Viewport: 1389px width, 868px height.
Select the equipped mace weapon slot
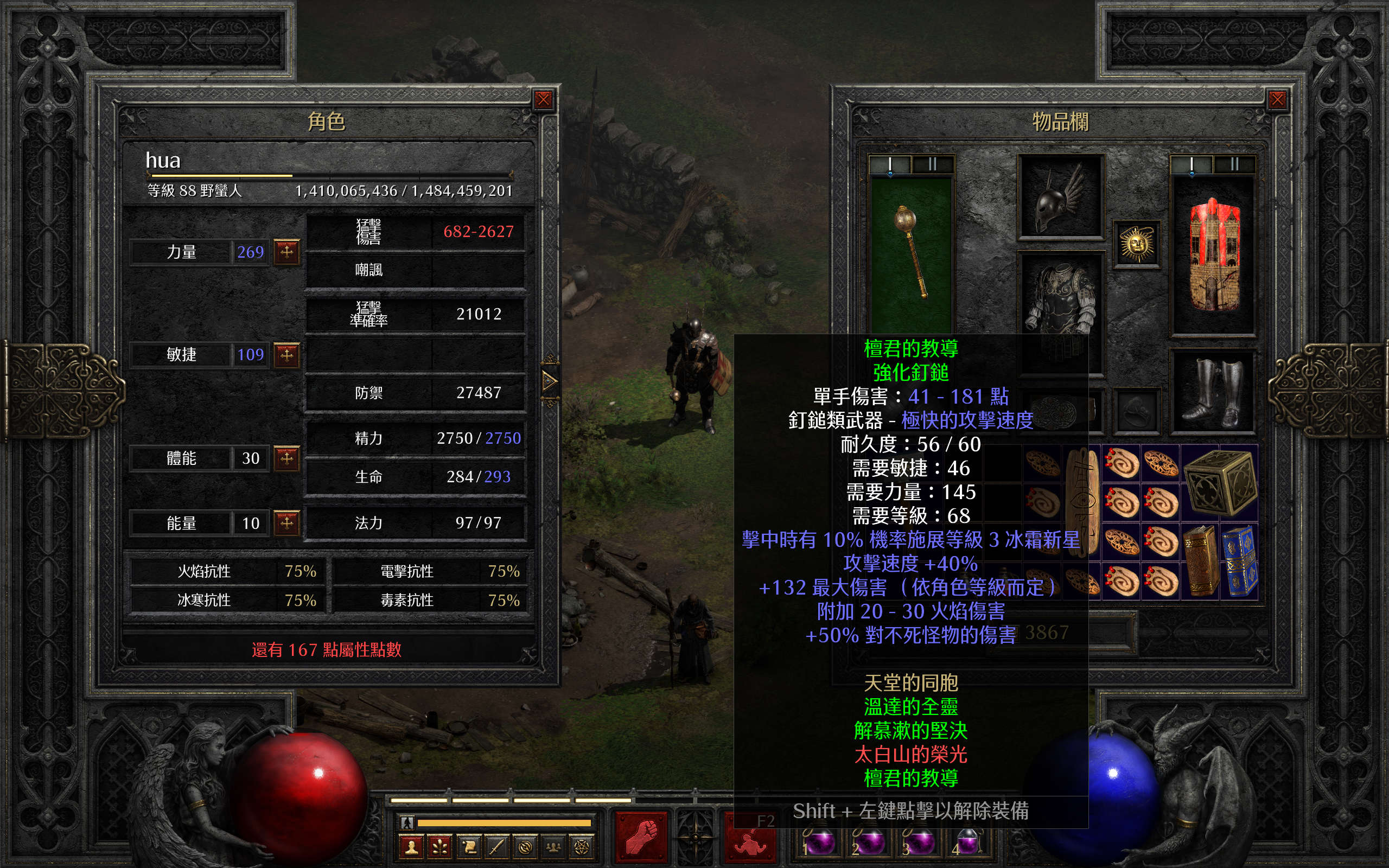click(911, 253)
